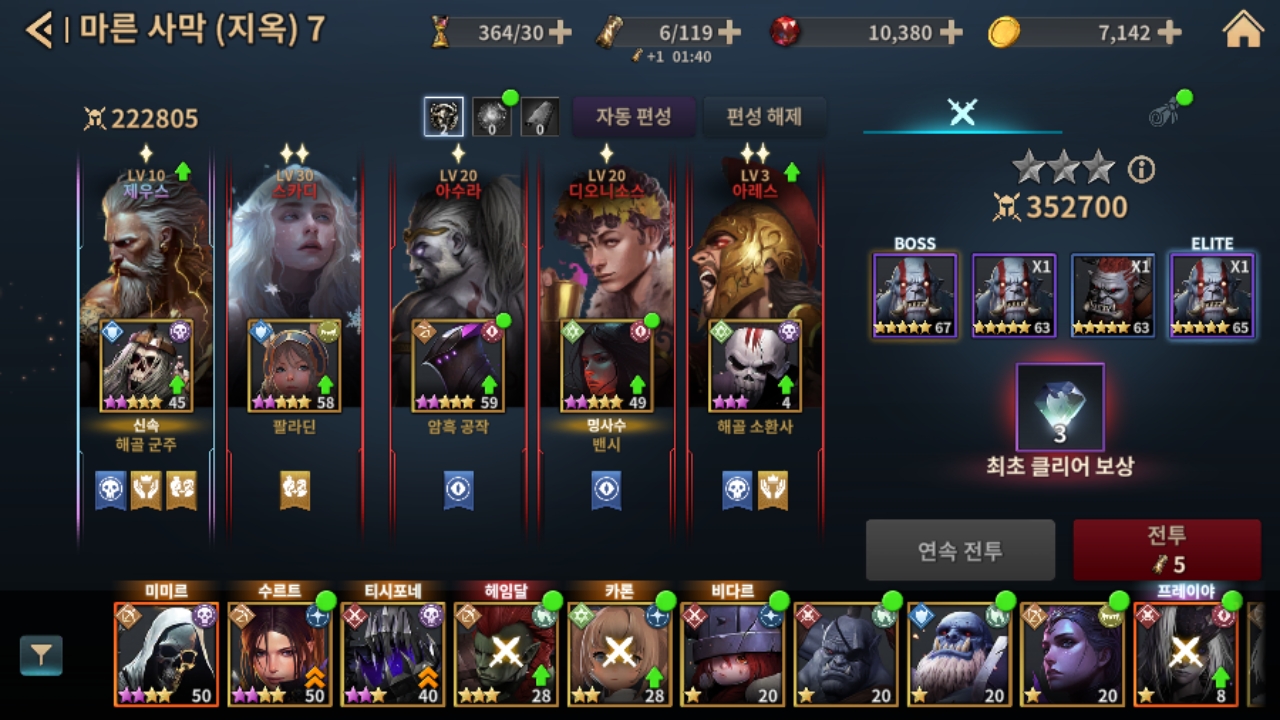This screenshot has width=1280, height=720.
Task: Tap 자동 편성 auto-formation button
Action: [x=633, y=117]
